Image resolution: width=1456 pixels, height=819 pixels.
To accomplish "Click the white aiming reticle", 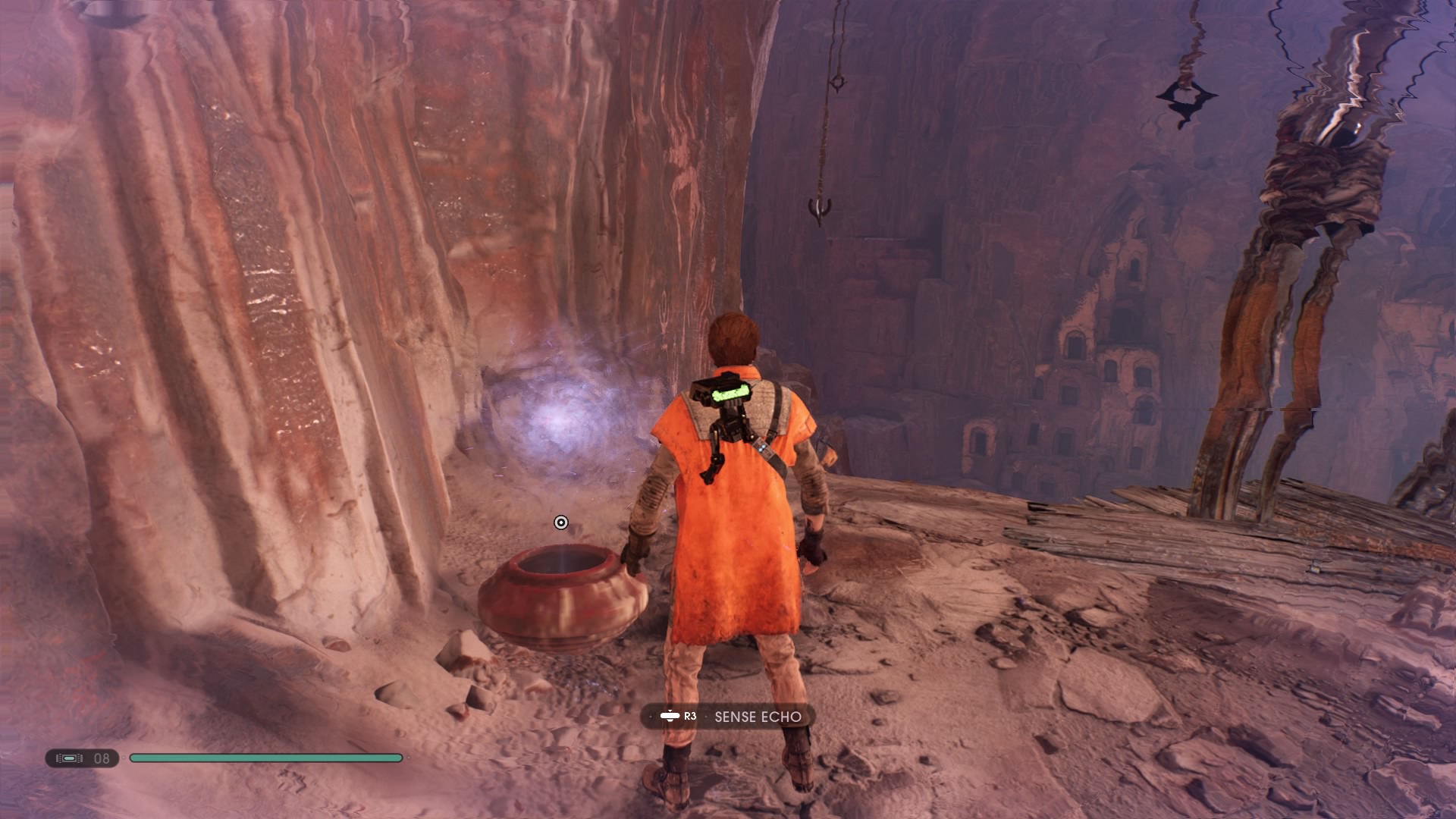I will 560,522.
